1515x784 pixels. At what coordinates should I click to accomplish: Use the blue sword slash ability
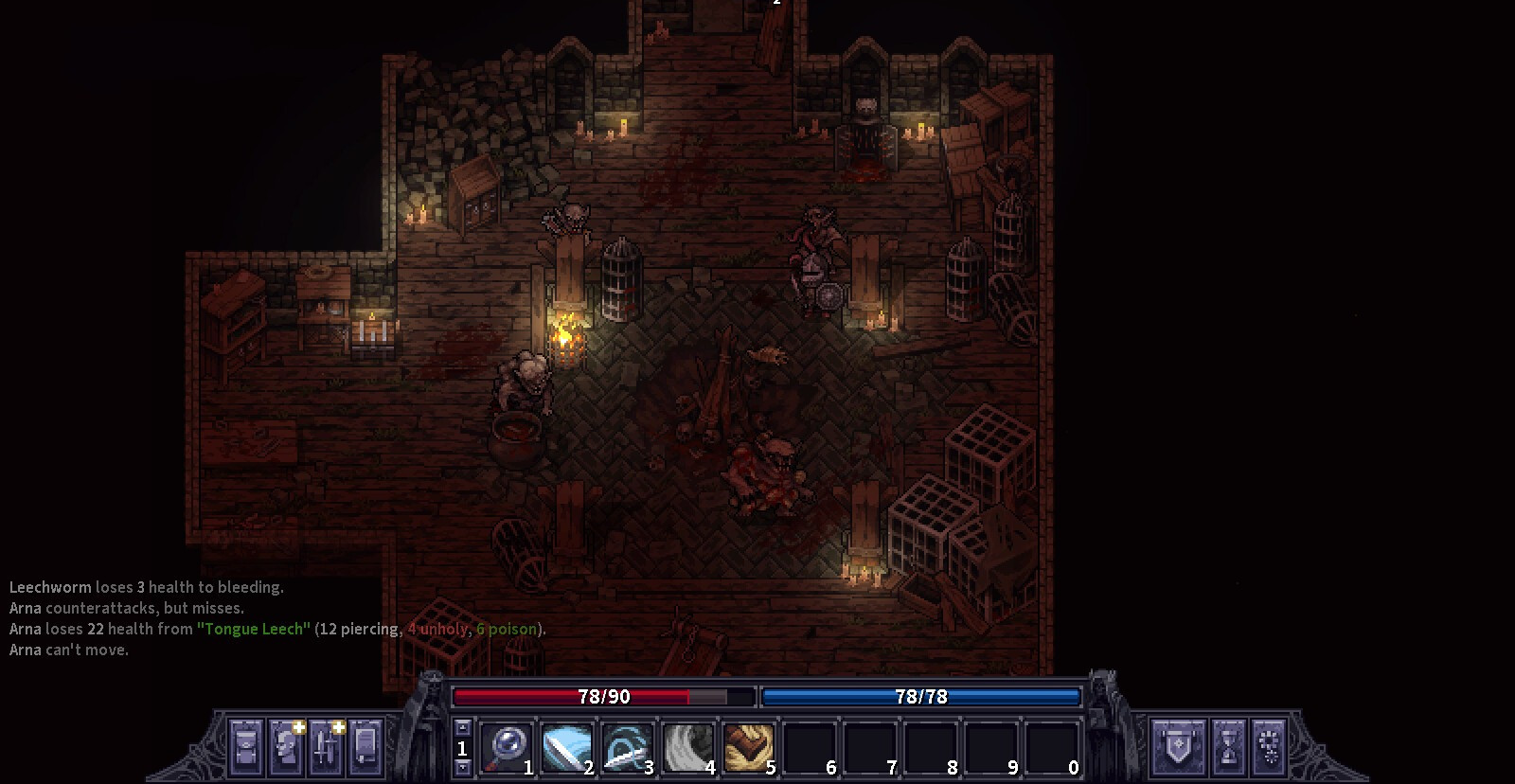(568, 747)
